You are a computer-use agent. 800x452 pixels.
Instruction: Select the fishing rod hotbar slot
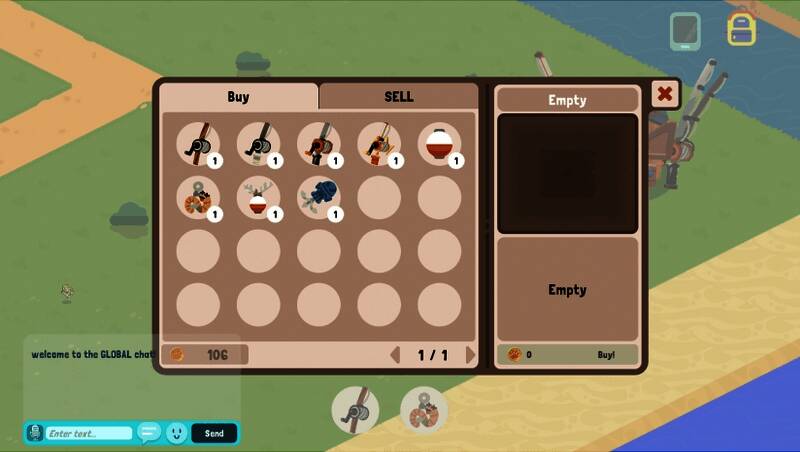coord(356,409)
